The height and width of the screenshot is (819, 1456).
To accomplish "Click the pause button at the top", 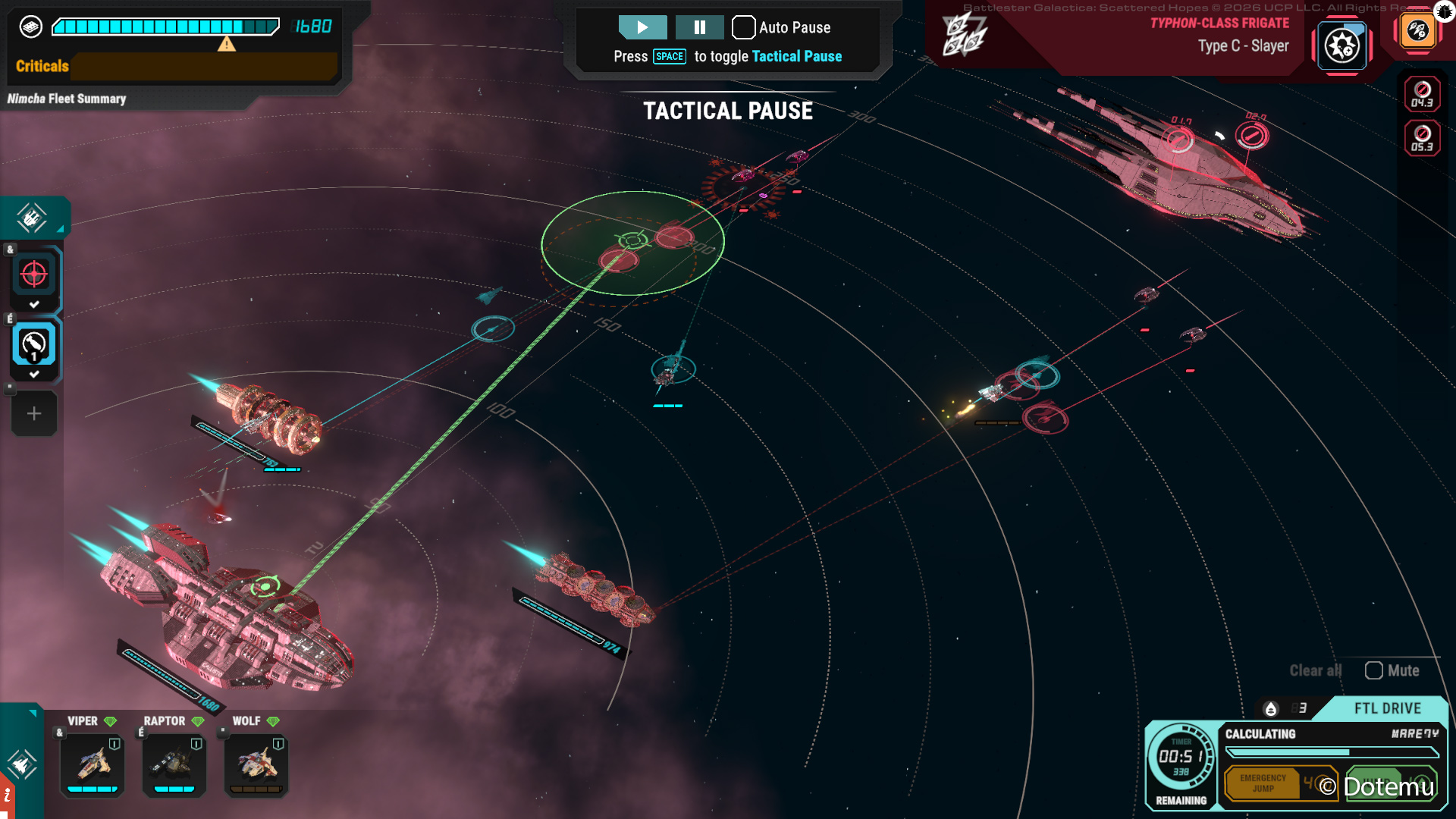I will click(x=699, y=27).
